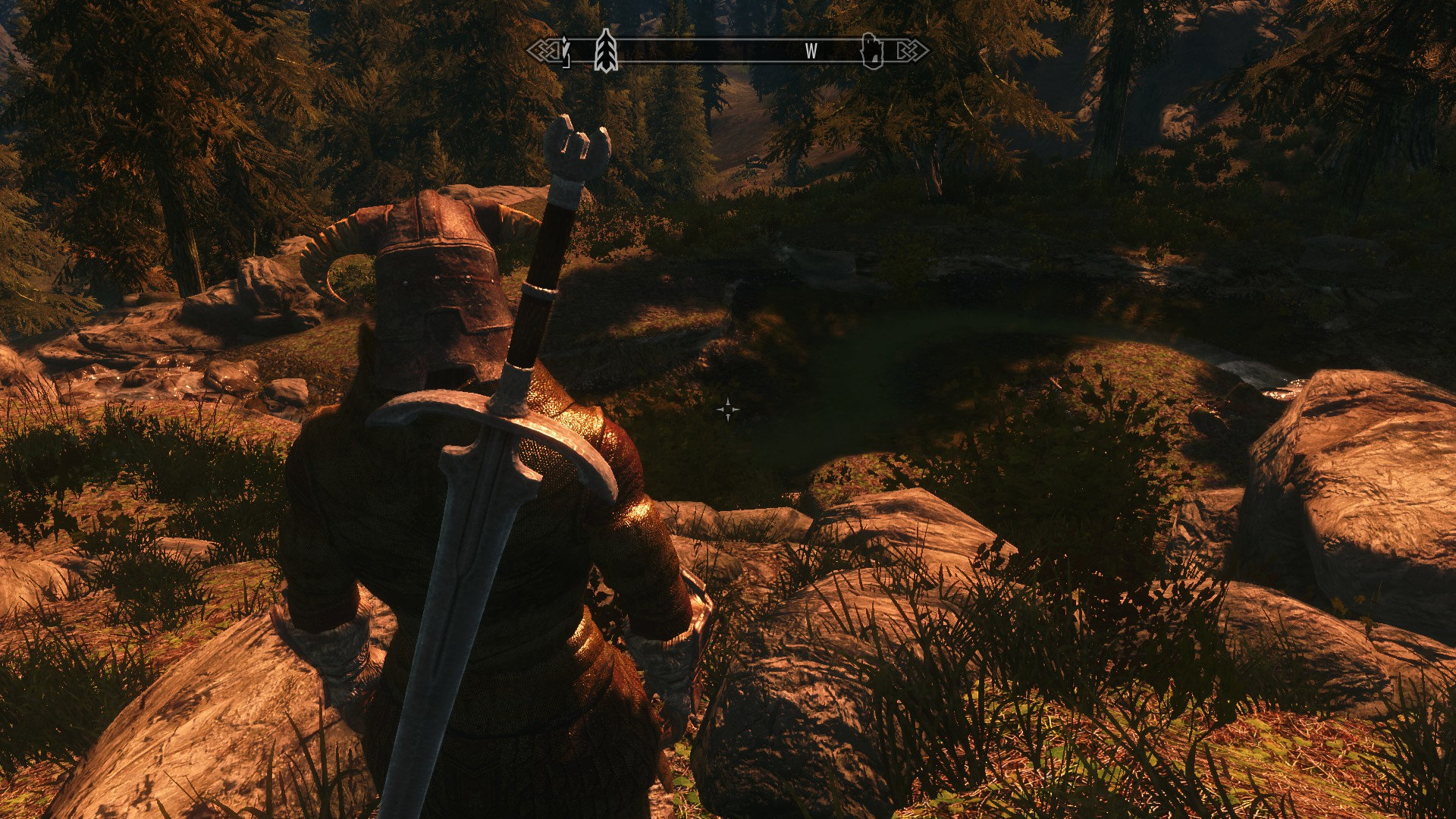1456x819 pixels.
Task: Click the W heading on the compass bar
Action: tap(811, 52)
